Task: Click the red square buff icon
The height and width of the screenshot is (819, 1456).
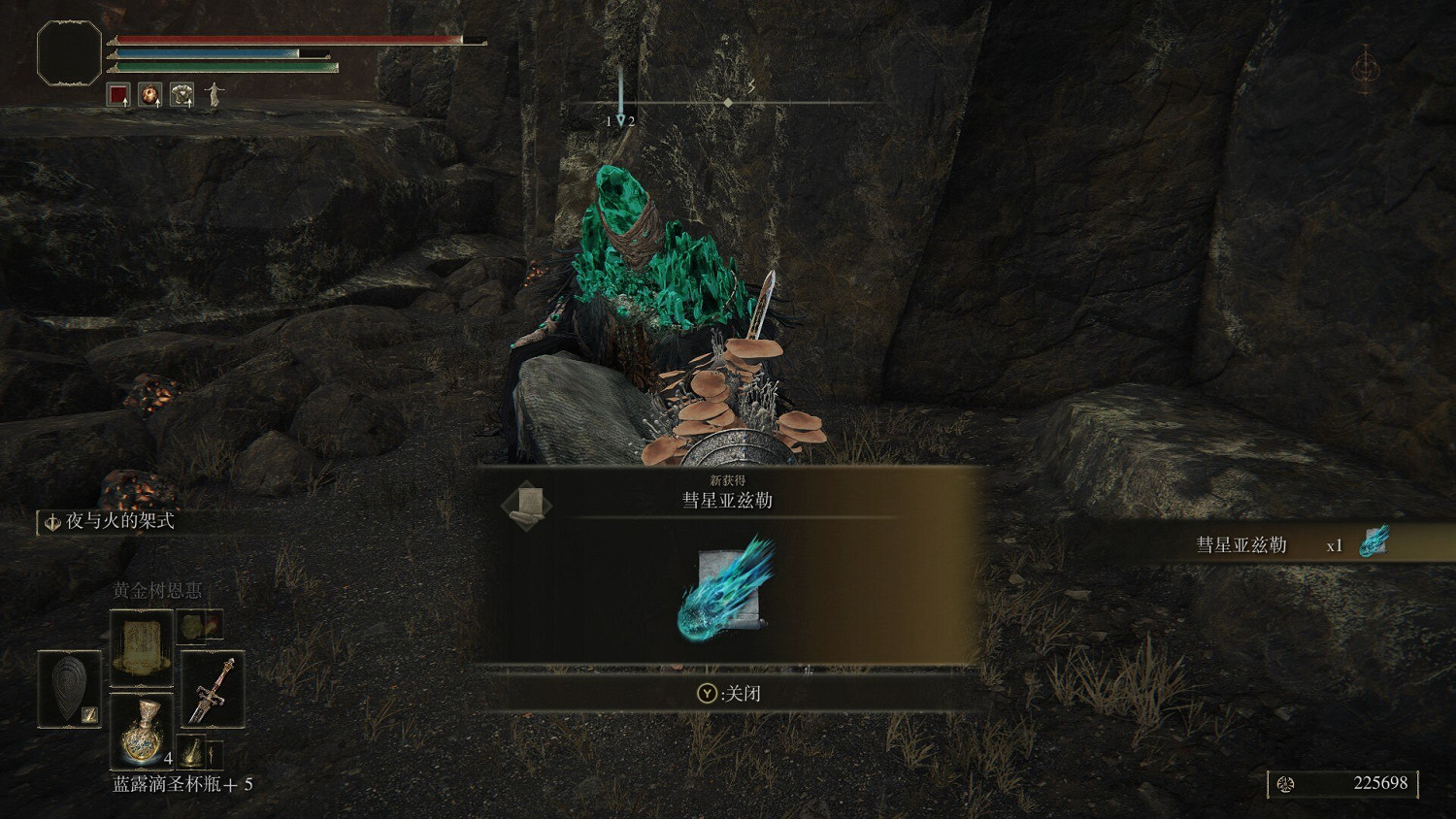Action: point(116,94)
